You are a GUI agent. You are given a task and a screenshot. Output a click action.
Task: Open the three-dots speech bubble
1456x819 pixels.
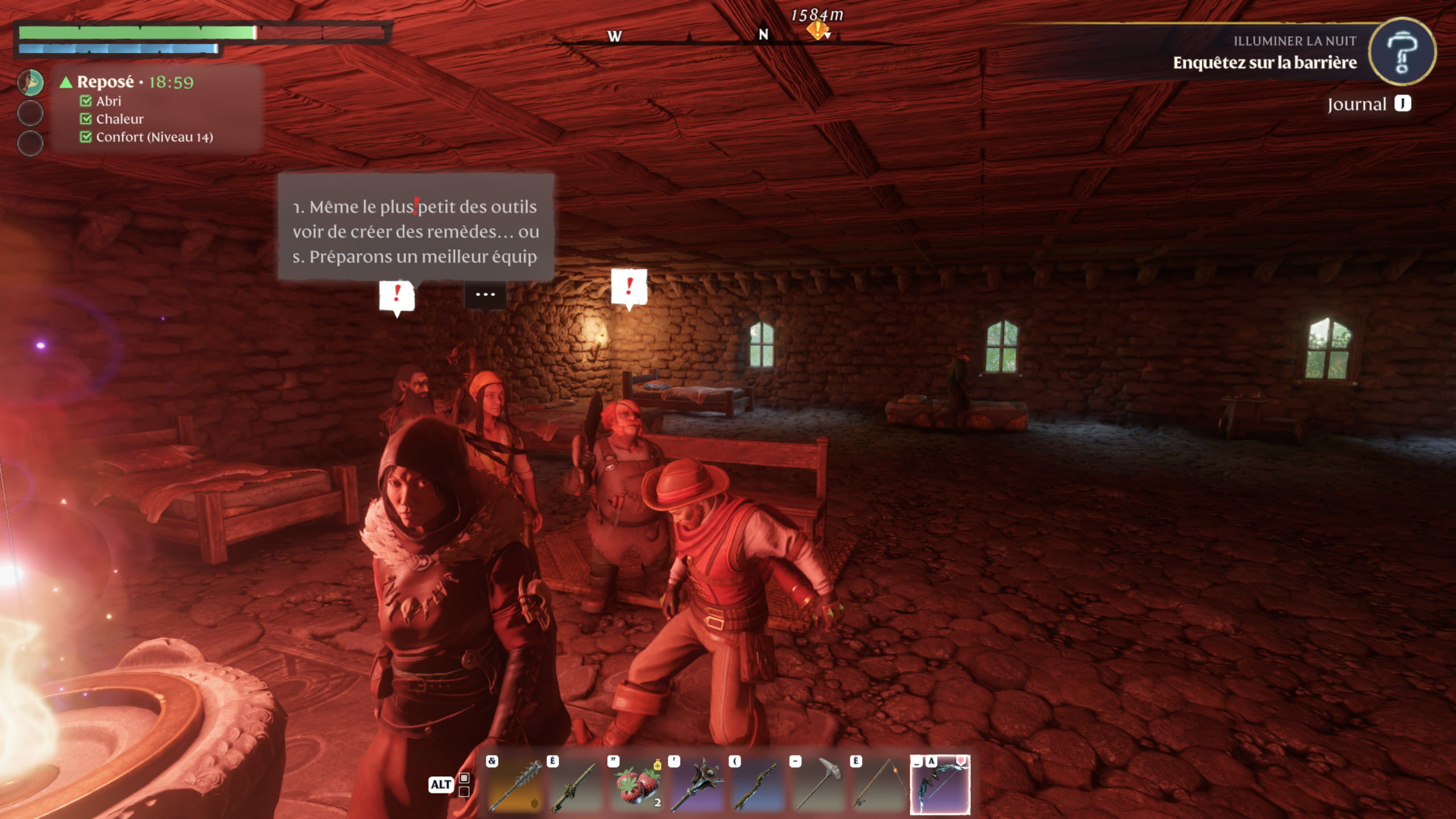point(485,295)
